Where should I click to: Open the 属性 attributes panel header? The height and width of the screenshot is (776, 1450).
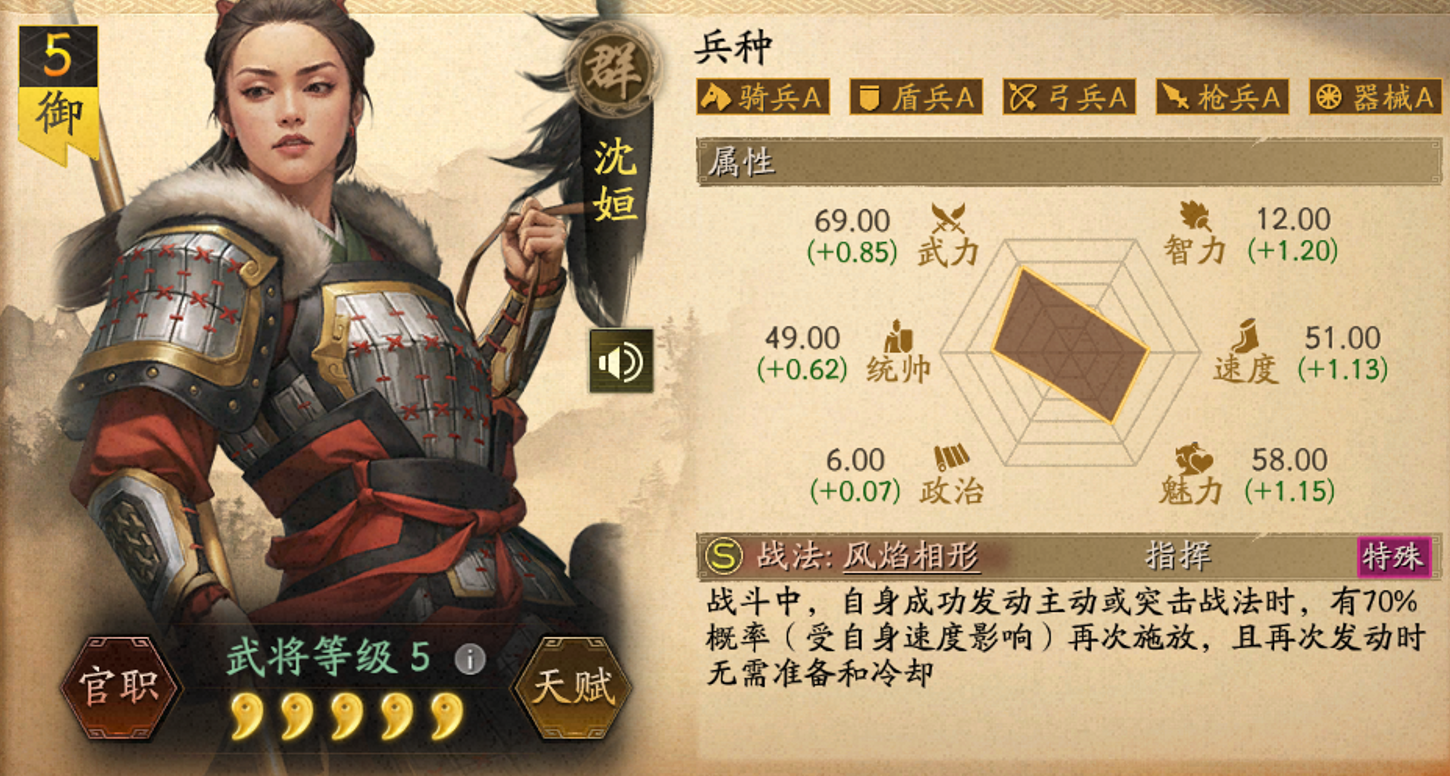coord(740,162)
